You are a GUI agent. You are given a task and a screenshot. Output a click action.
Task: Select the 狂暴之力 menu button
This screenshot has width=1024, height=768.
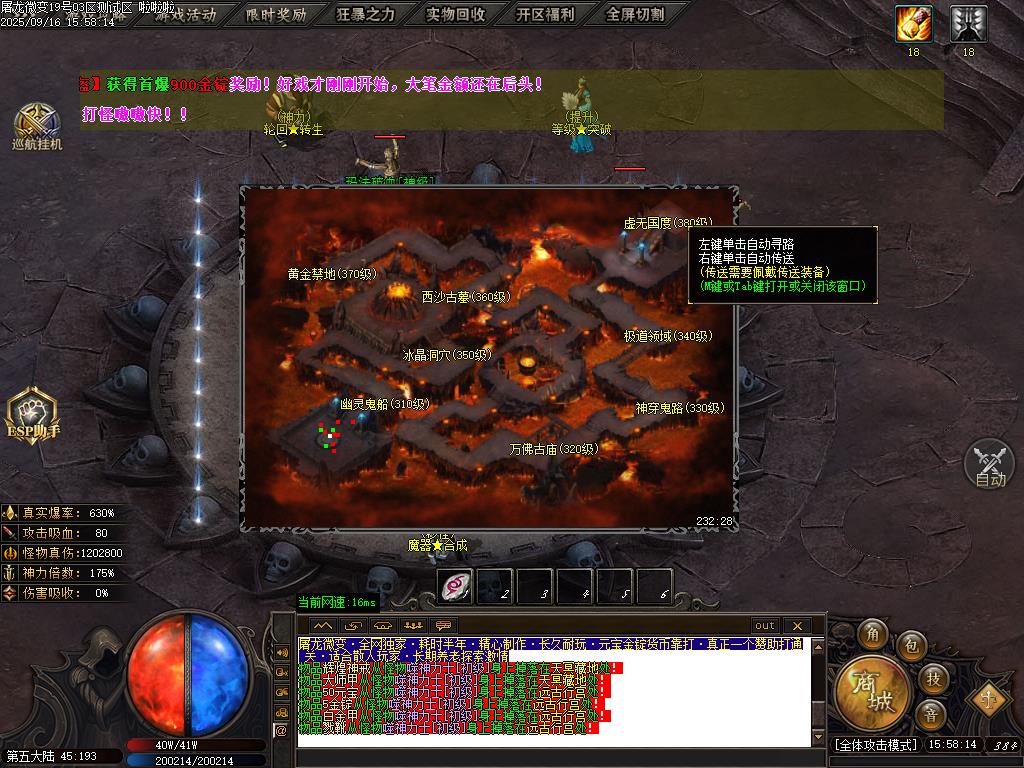click(366, 15)
